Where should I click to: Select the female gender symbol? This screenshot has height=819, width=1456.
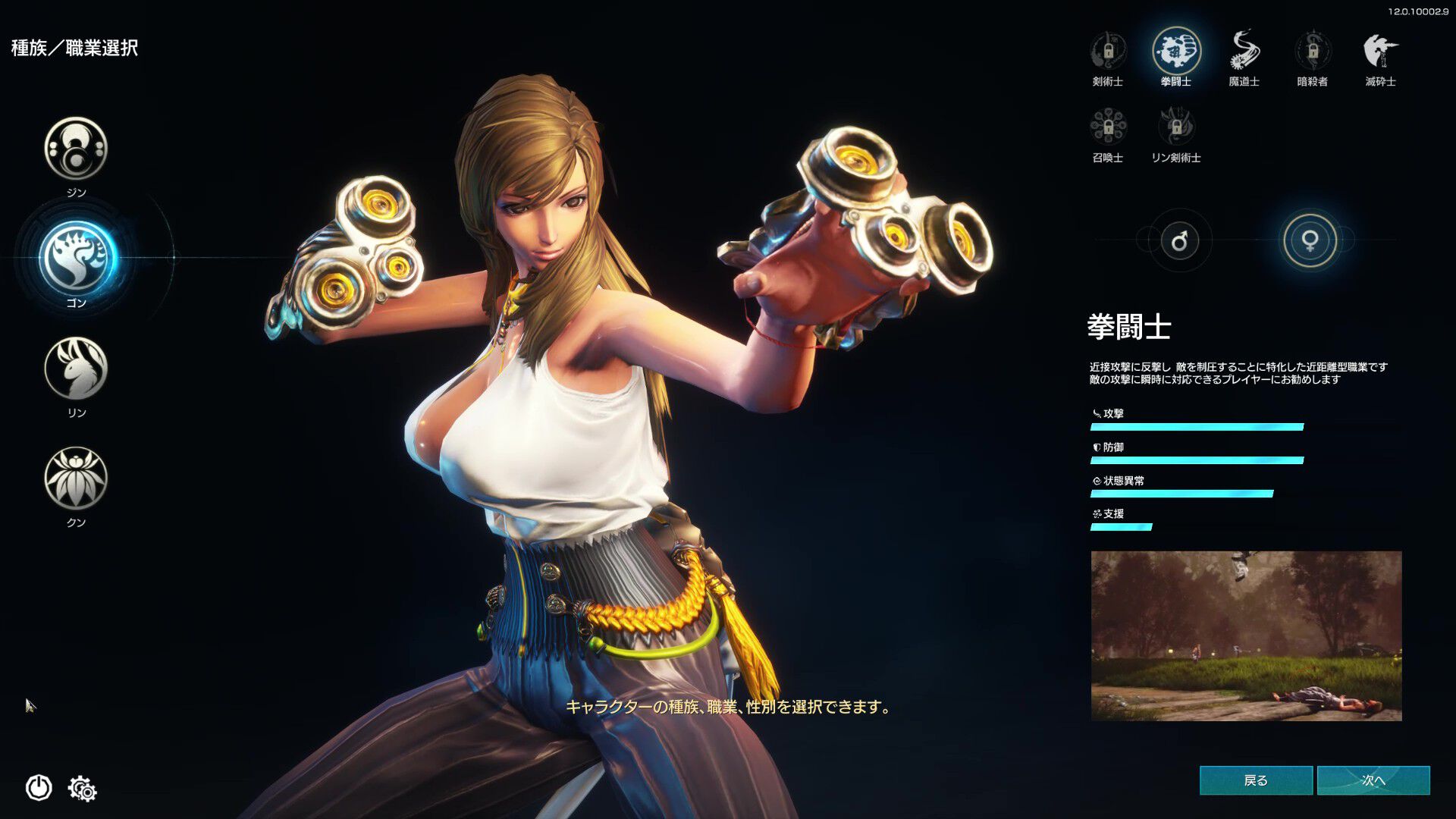point(1310,241)
